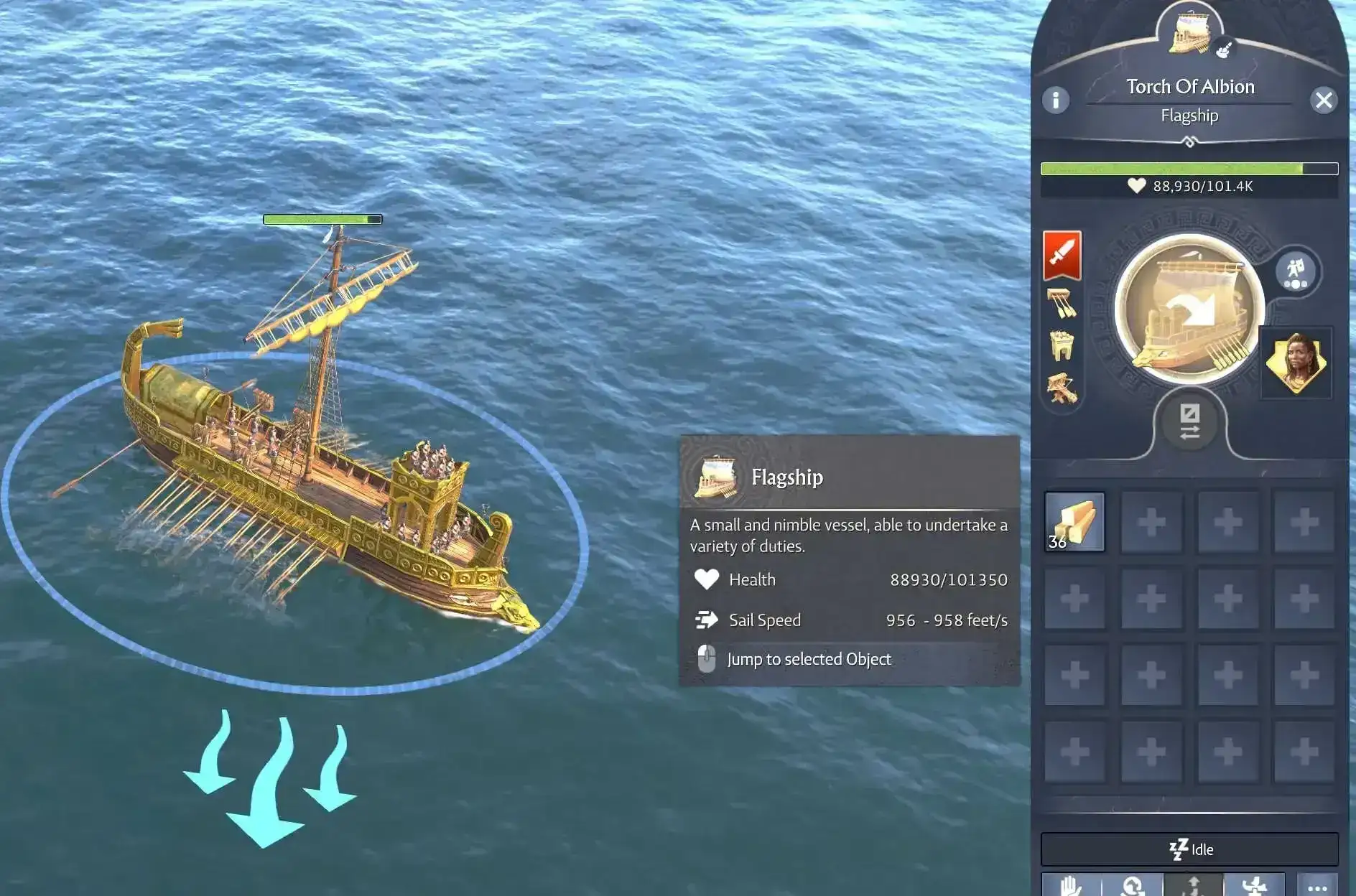
Task: Activate the circular arrows patrol command
Action: point(1133,886)
